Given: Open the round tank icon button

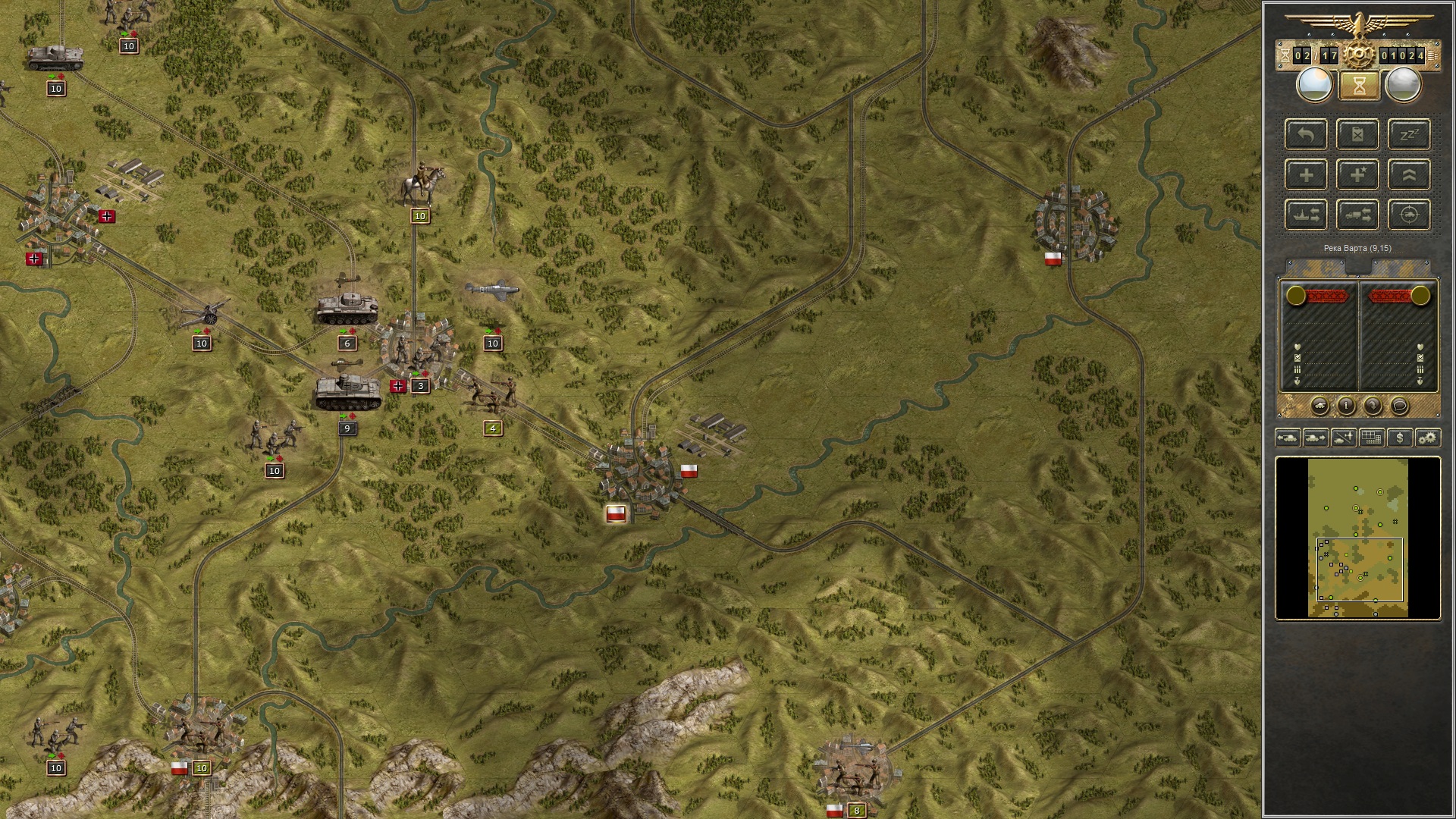Looking at the screenshot, I should click(x=1319, y=406).
